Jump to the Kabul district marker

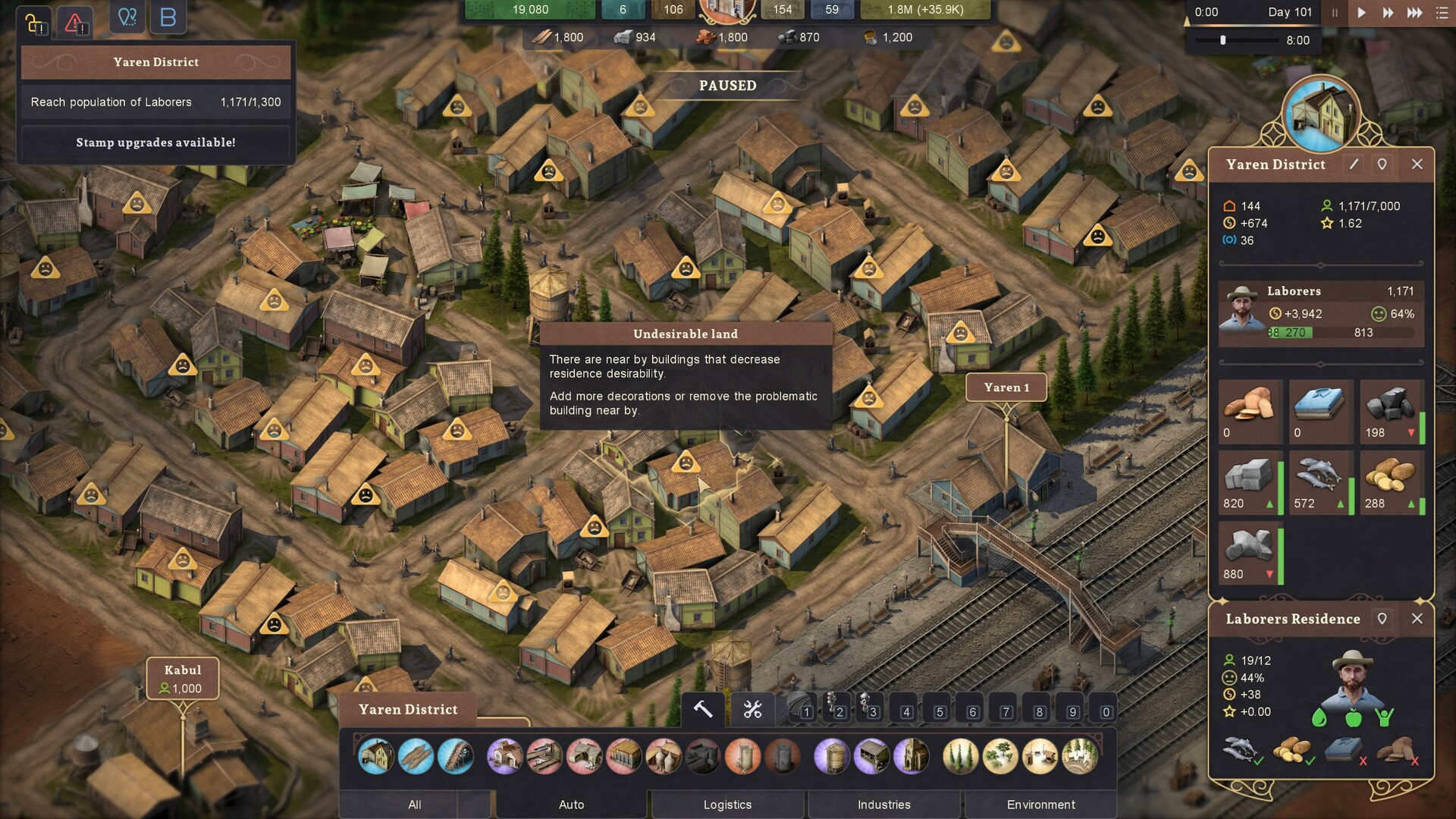click(x=183, y=679)
